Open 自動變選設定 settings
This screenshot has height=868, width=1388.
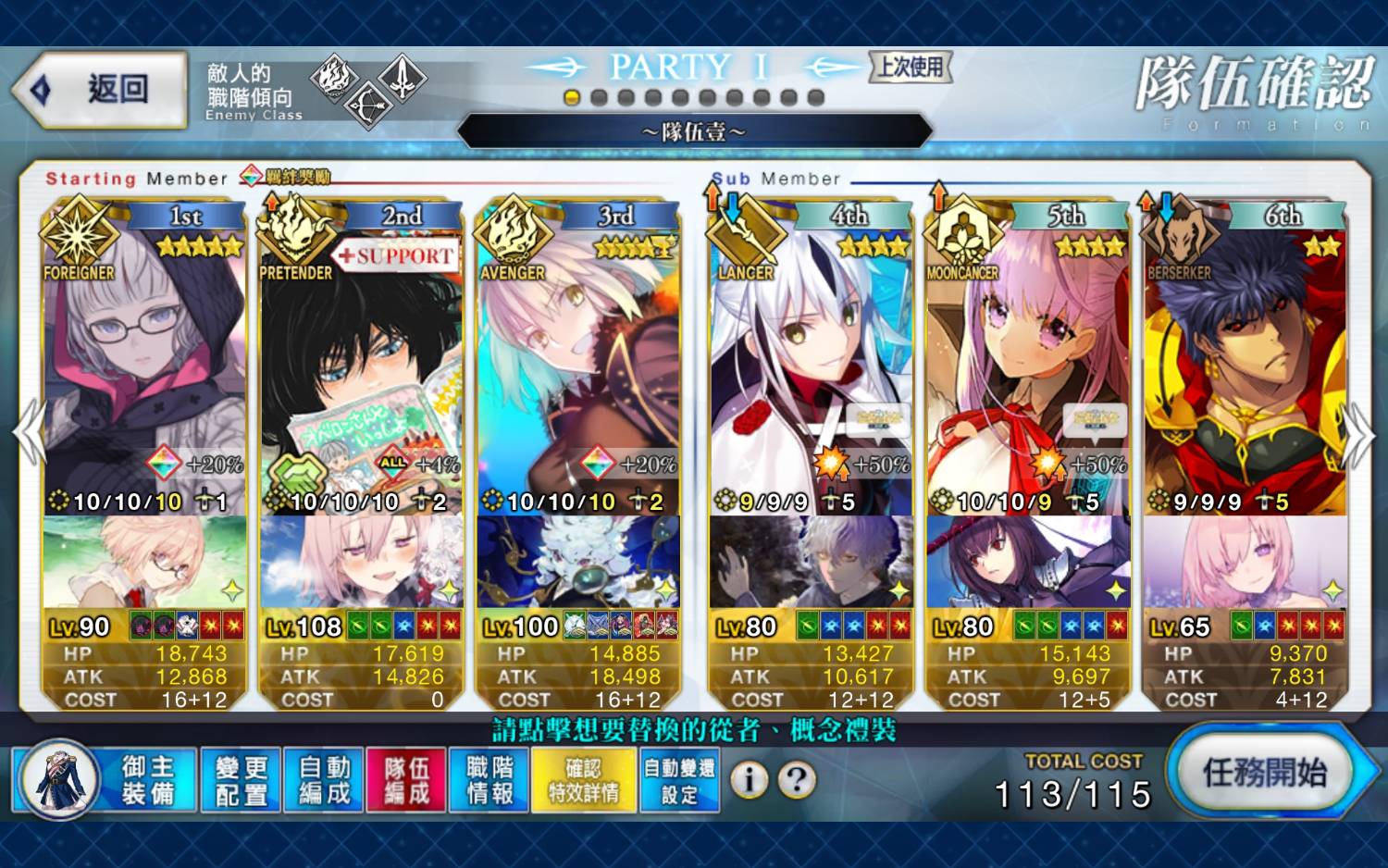679,781
